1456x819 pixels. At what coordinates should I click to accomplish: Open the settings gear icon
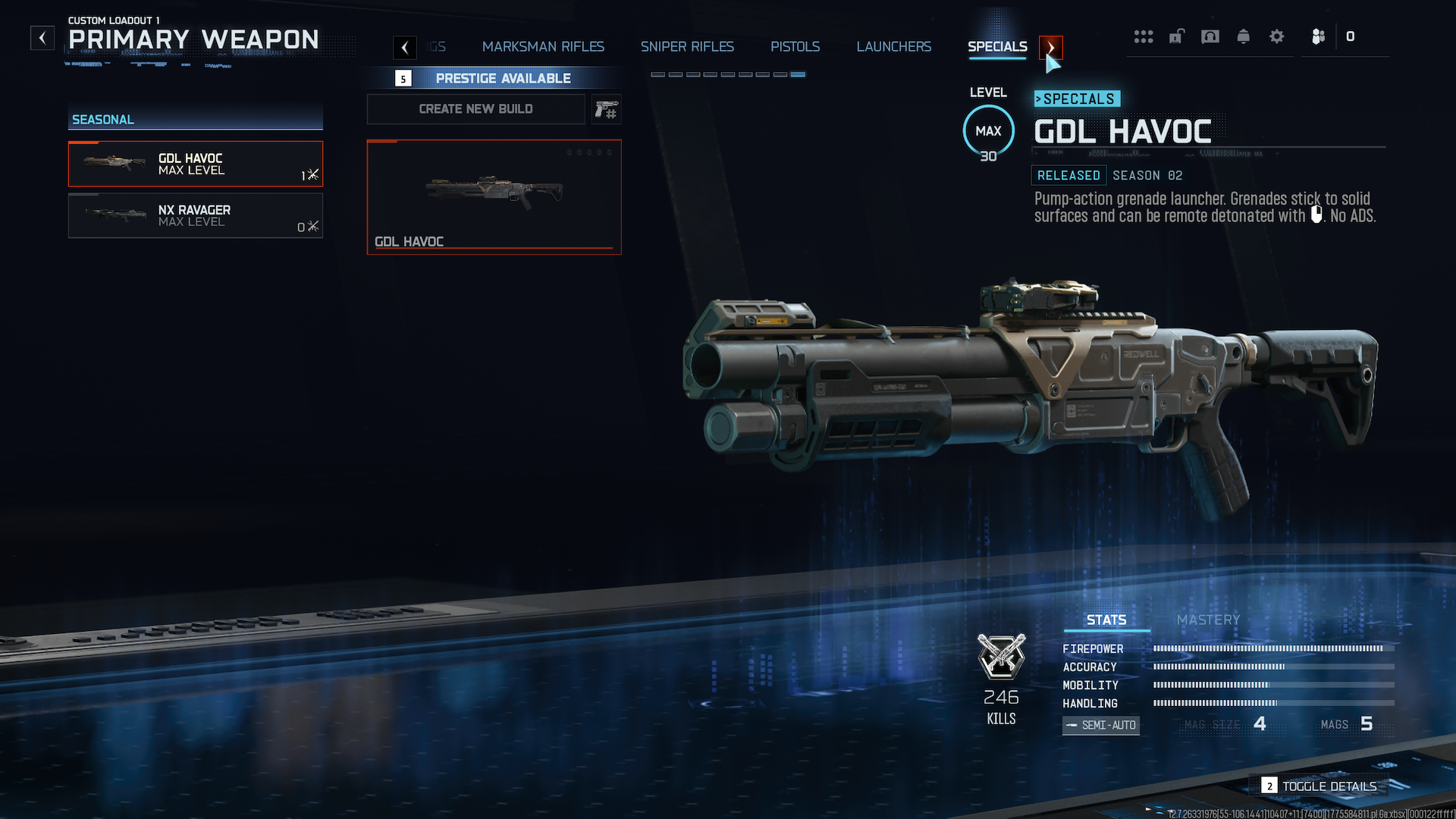click(1277, 36)
